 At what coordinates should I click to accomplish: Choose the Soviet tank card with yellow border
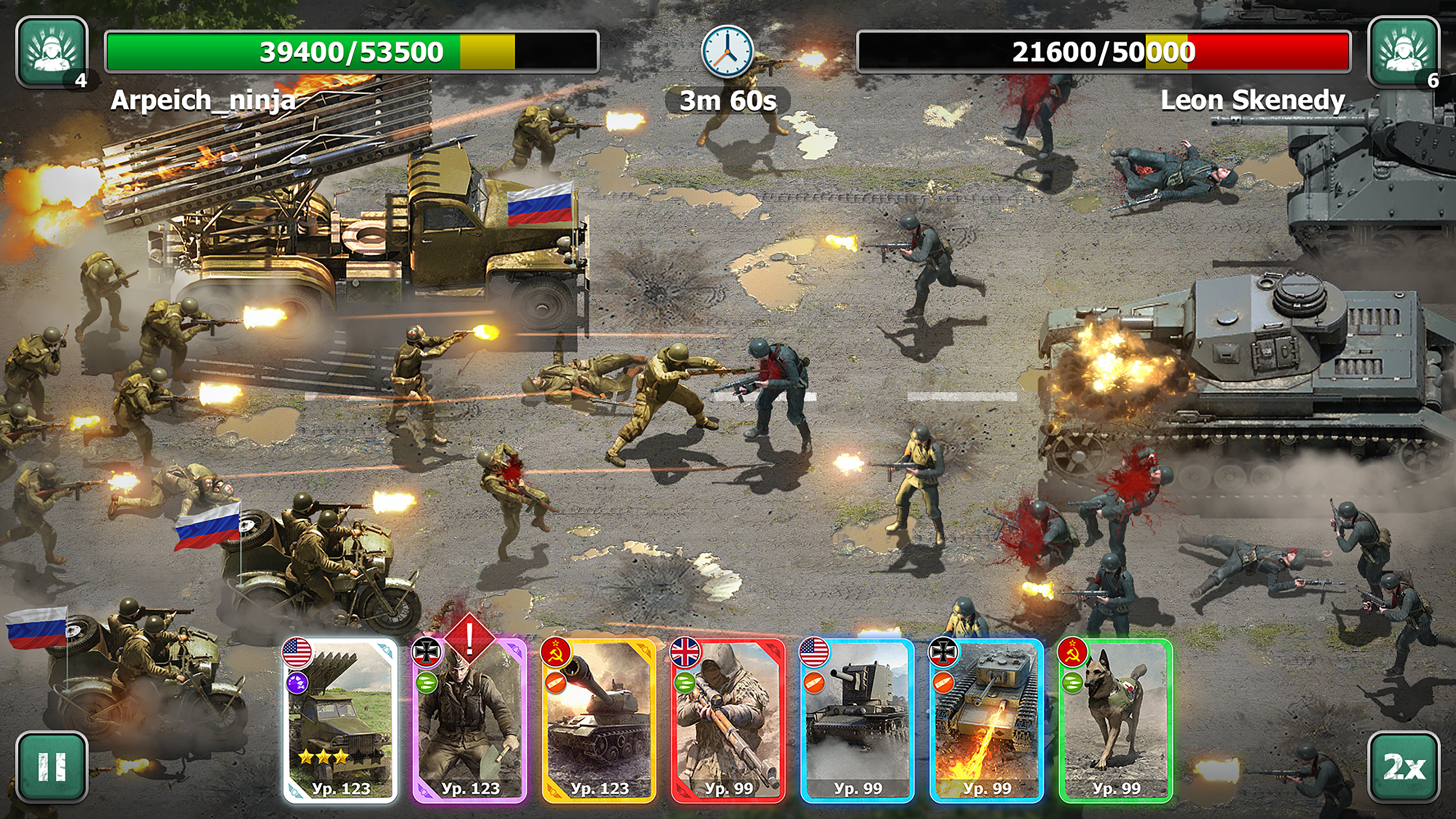[599, 721]
